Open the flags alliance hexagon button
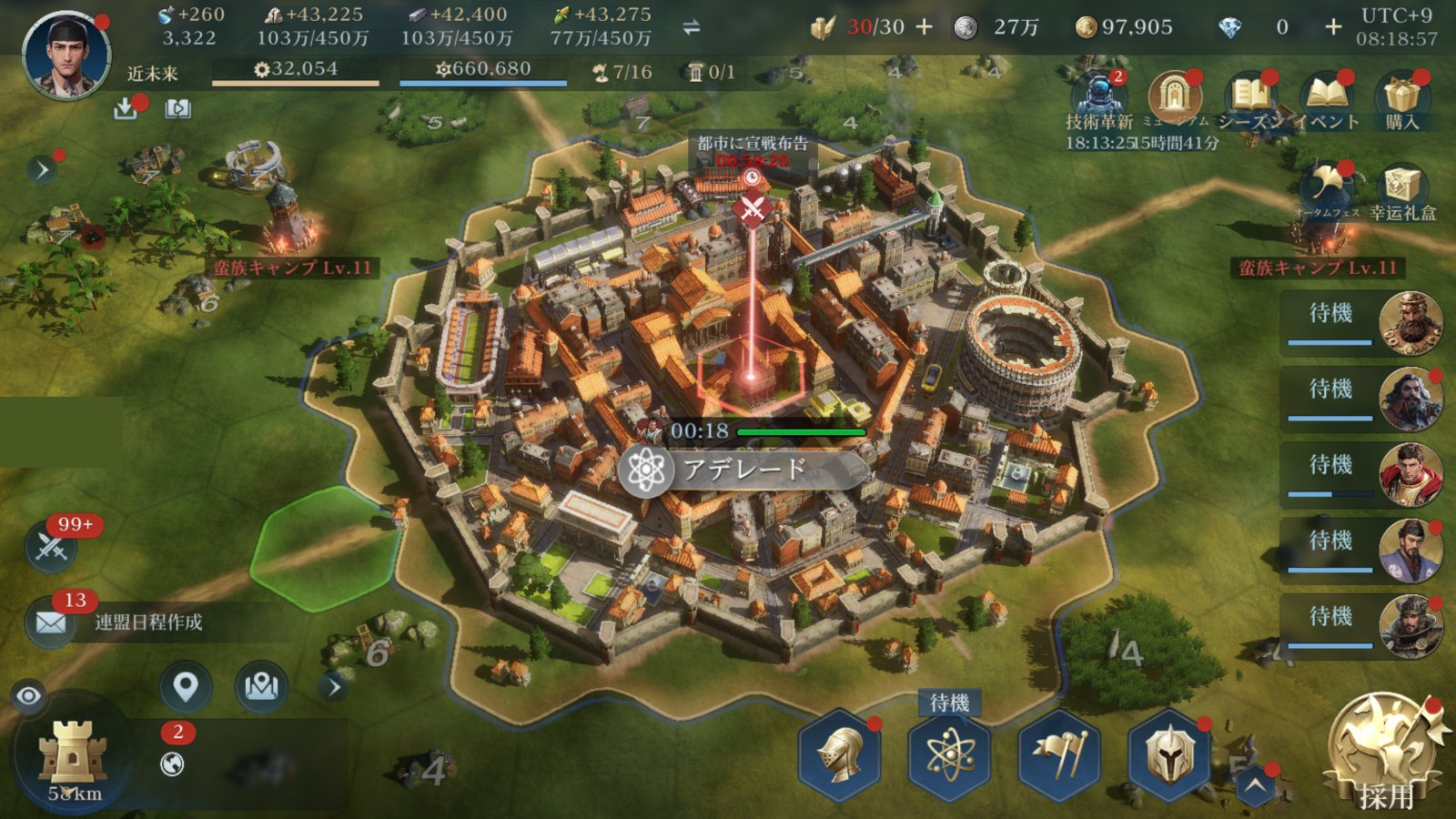 [x=1058, y=754]
